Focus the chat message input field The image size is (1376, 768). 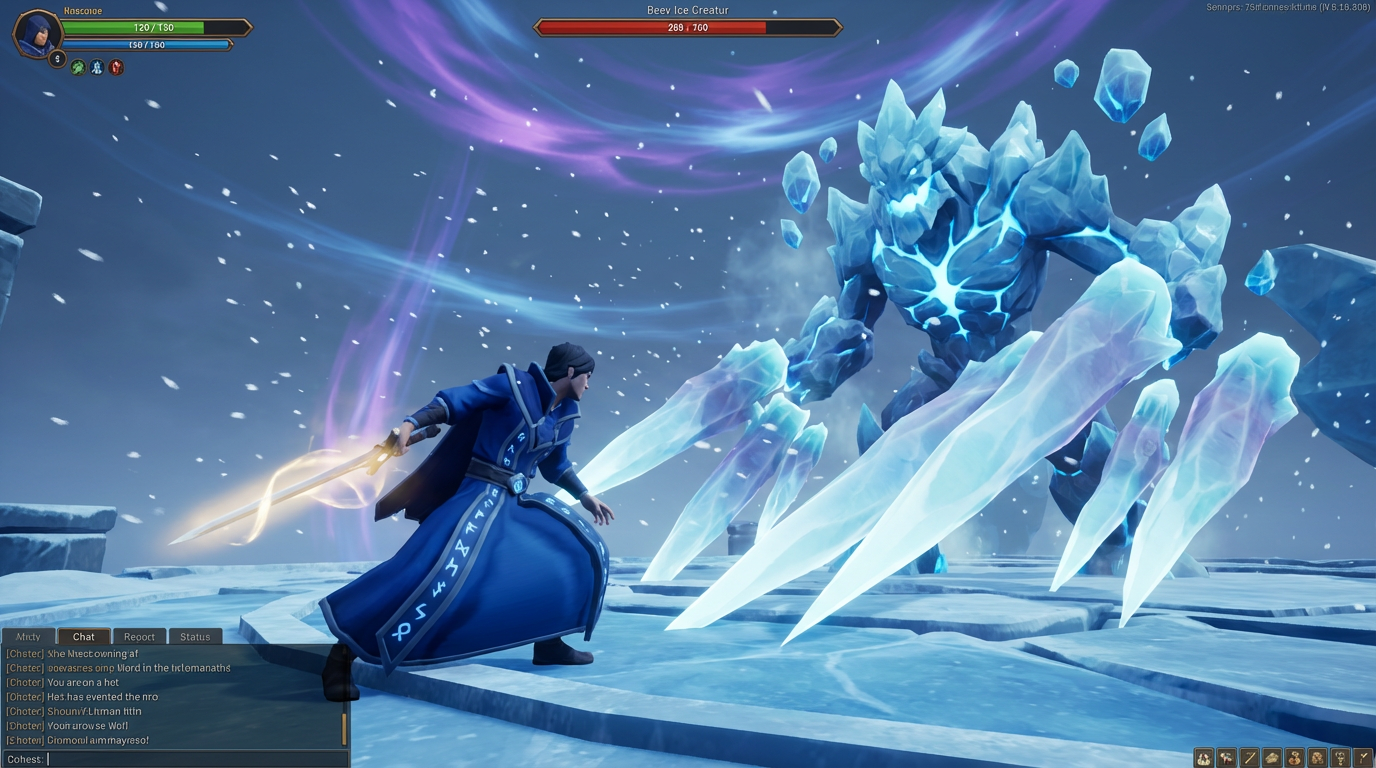[195, 759]
